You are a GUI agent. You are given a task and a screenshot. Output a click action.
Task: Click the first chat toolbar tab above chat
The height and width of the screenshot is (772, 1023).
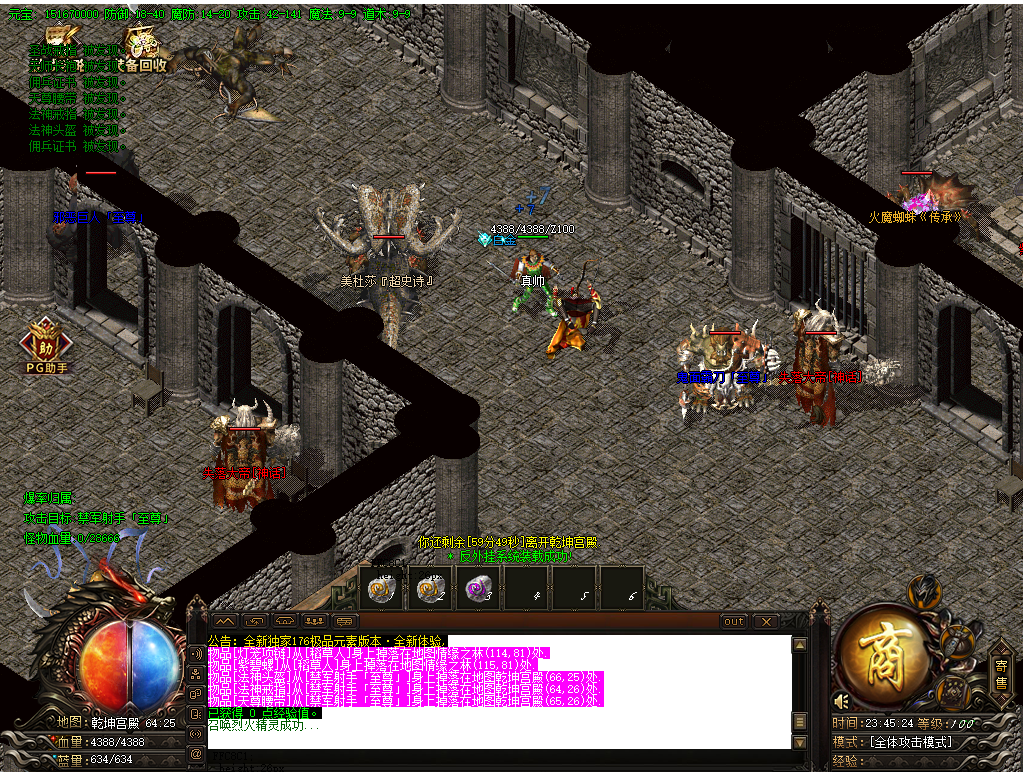[x=225, y=622]
